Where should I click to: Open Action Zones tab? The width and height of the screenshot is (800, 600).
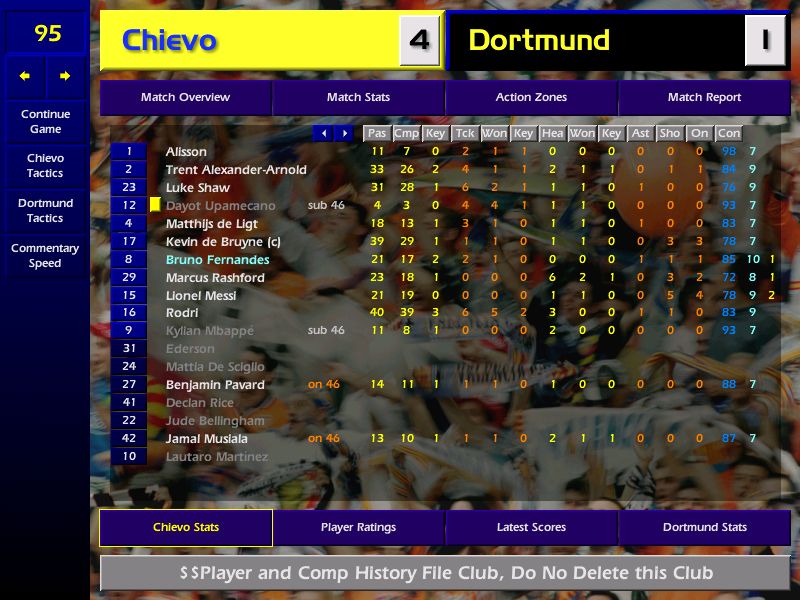tap(531, 98)
